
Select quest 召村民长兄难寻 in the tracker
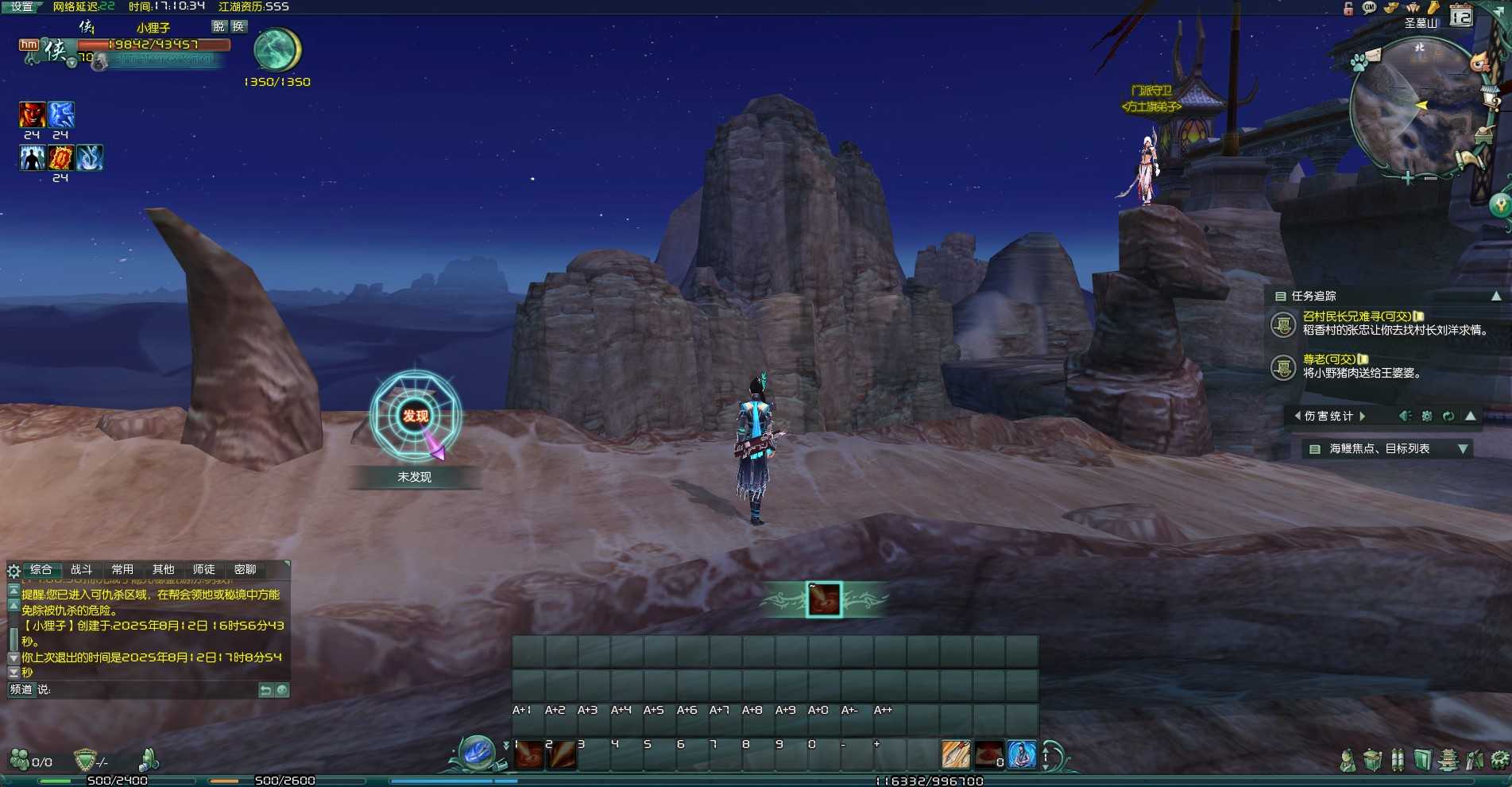1356,316
